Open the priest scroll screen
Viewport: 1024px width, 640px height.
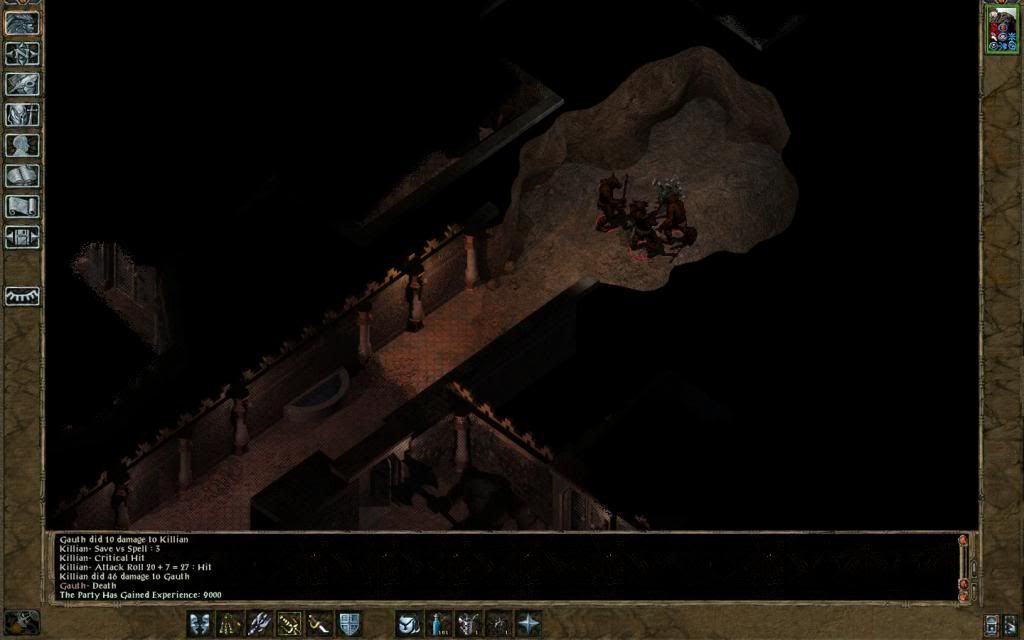[22, 207]
